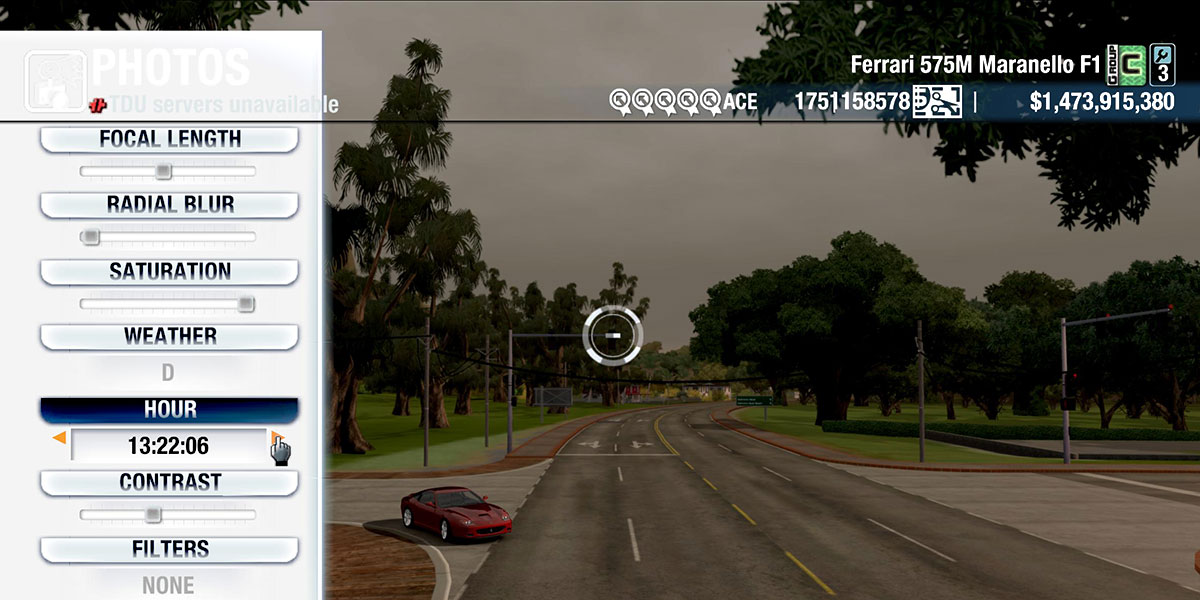Click the contrast slider handle
The height and width of the screenshot is (600, 1200).
(152, 515)
